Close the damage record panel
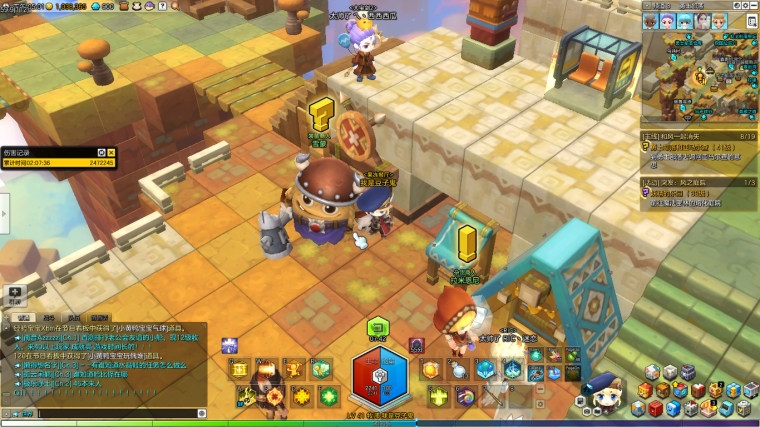The width and height of the screenshot is (760, 427). point(111,152)
